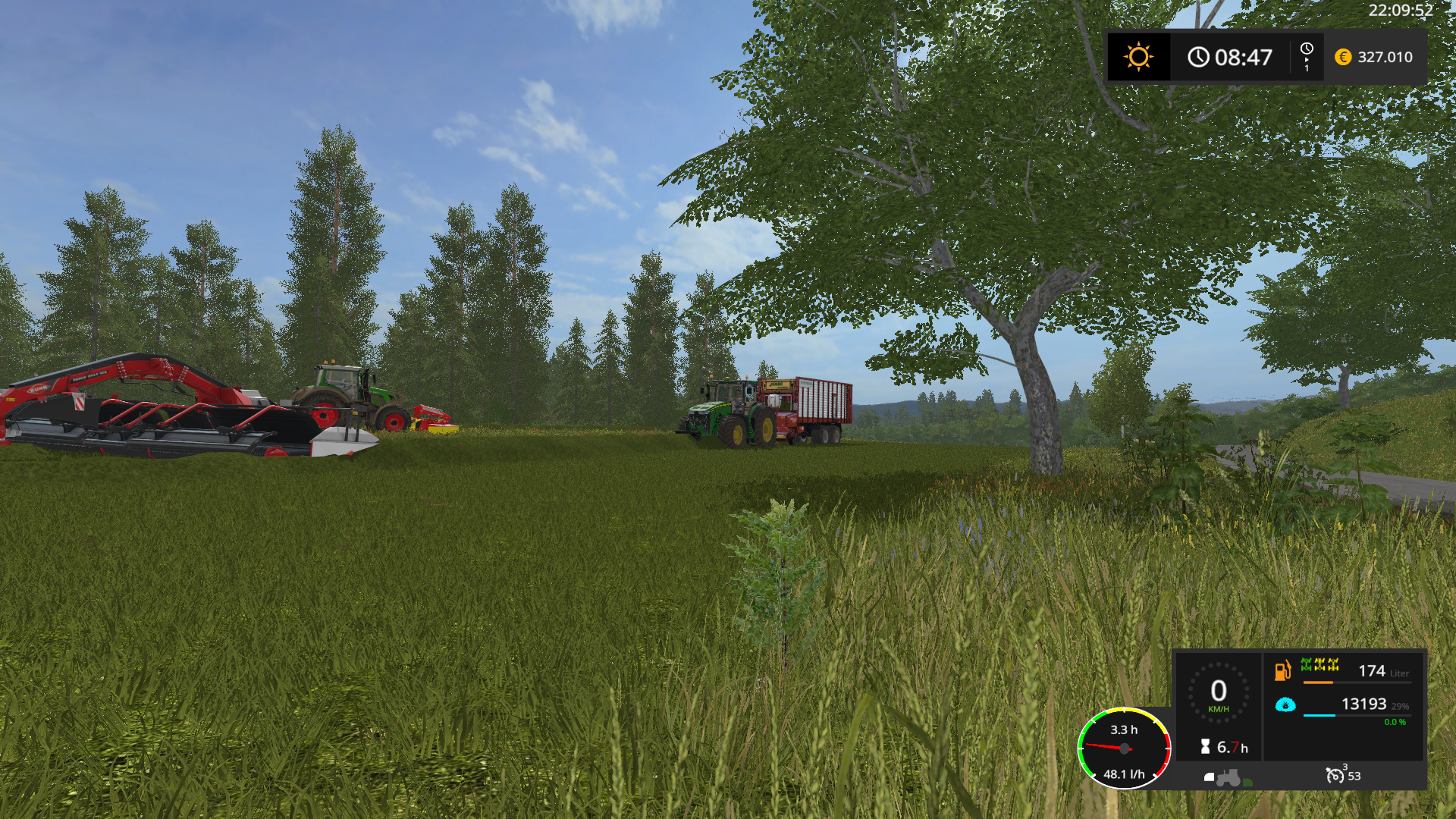Screen dimensions: 1456x819
Task: Click the cyan grass fill-level icon
Action: 1285,704
